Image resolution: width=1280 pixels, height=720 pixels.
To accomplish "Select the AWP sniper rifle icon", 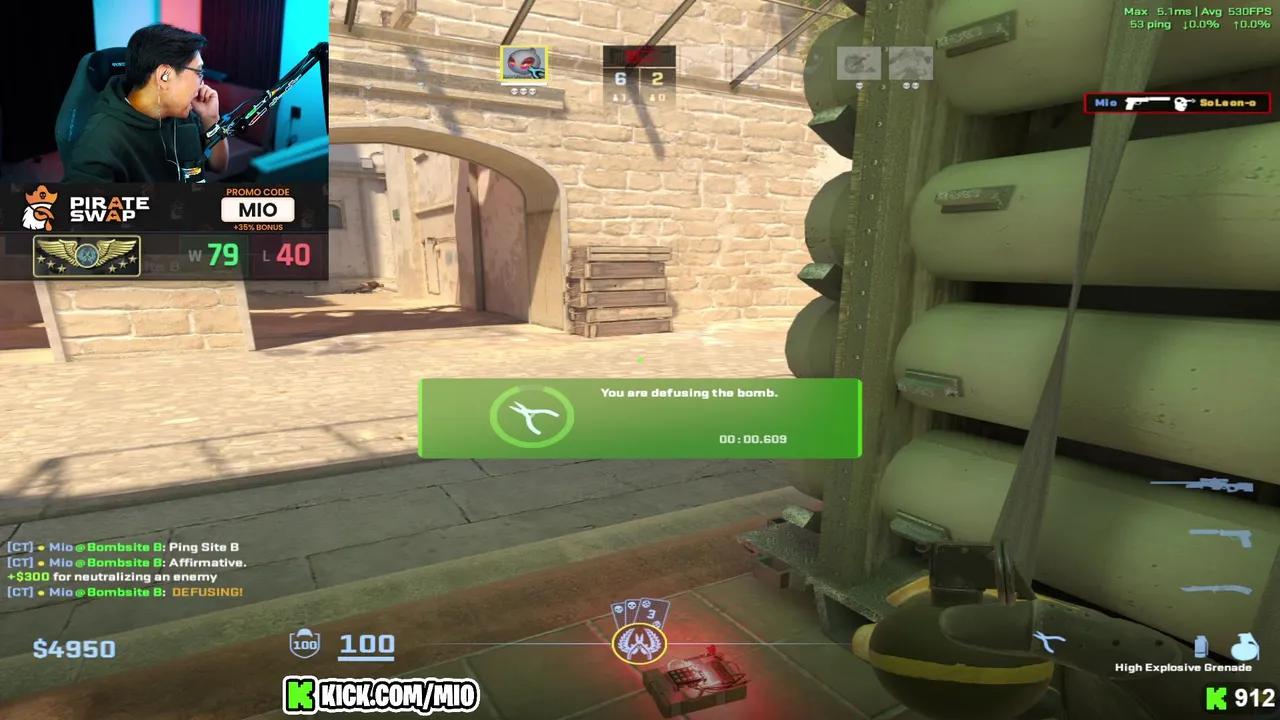I will coord(1201,486).
